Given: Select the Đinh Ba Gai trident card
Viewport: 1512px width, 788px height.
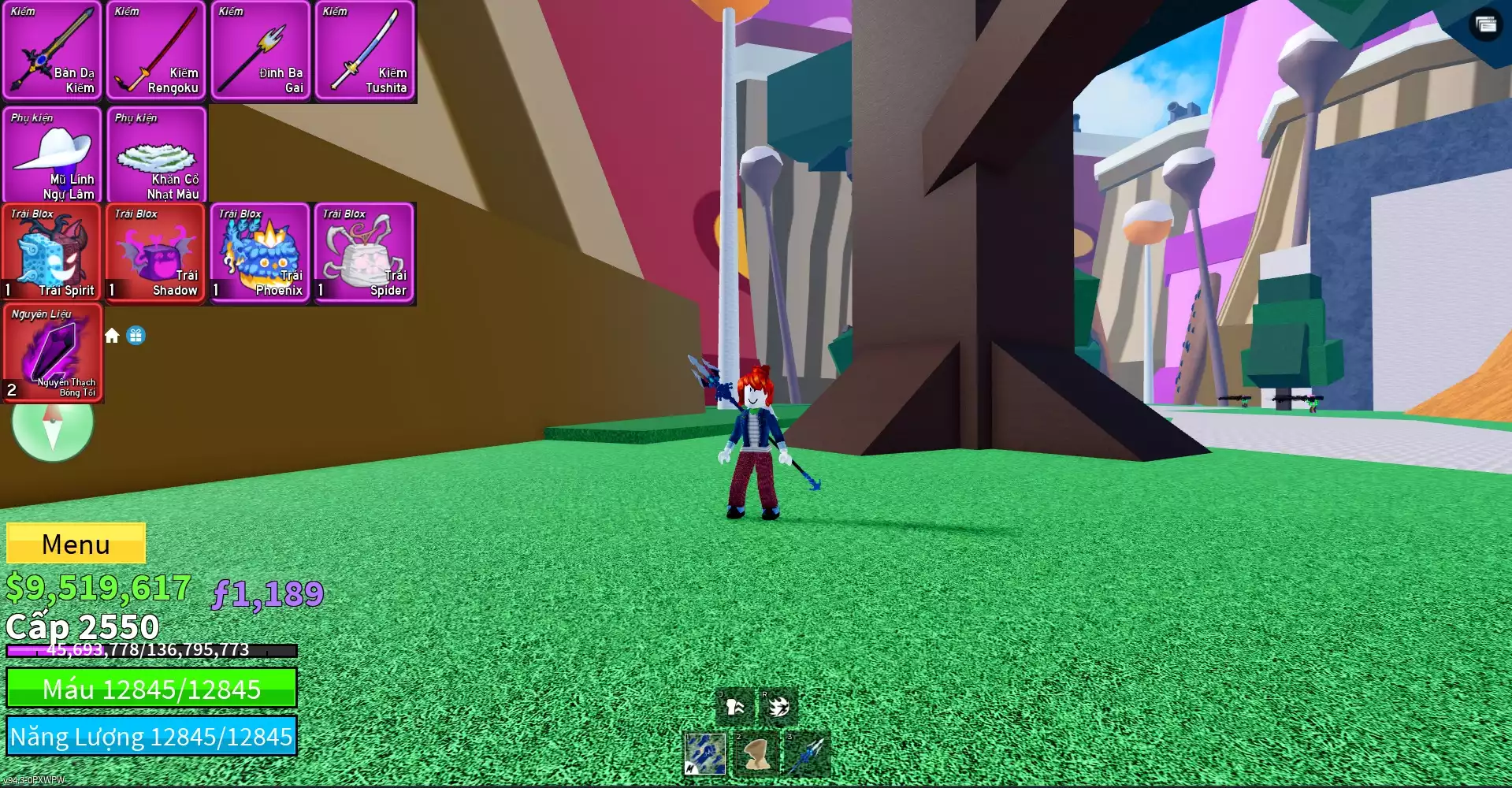Looking at the screenshot, I should 260,51.
